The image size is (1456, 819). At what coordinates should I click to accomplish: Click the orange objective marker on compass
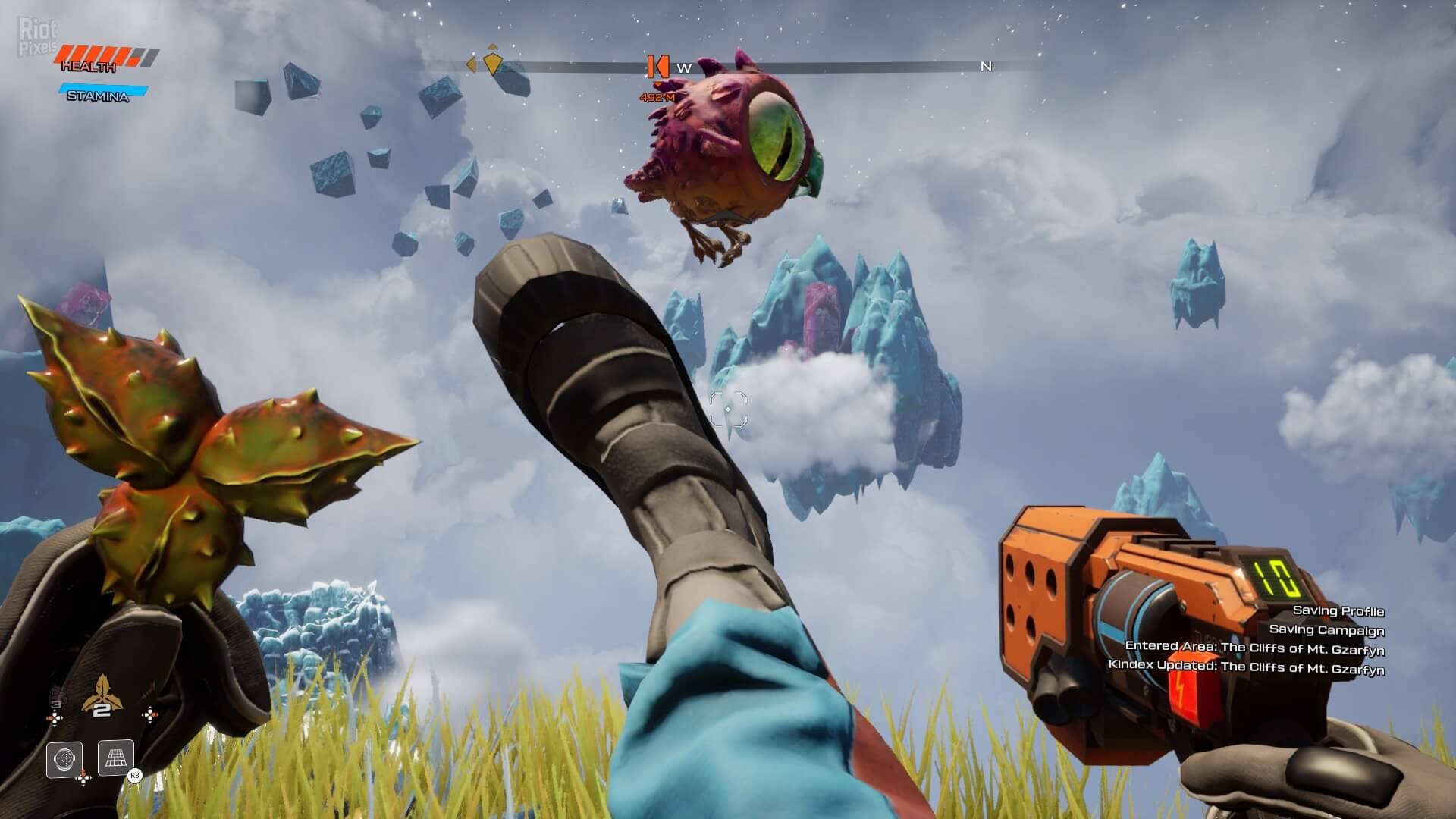656,67
